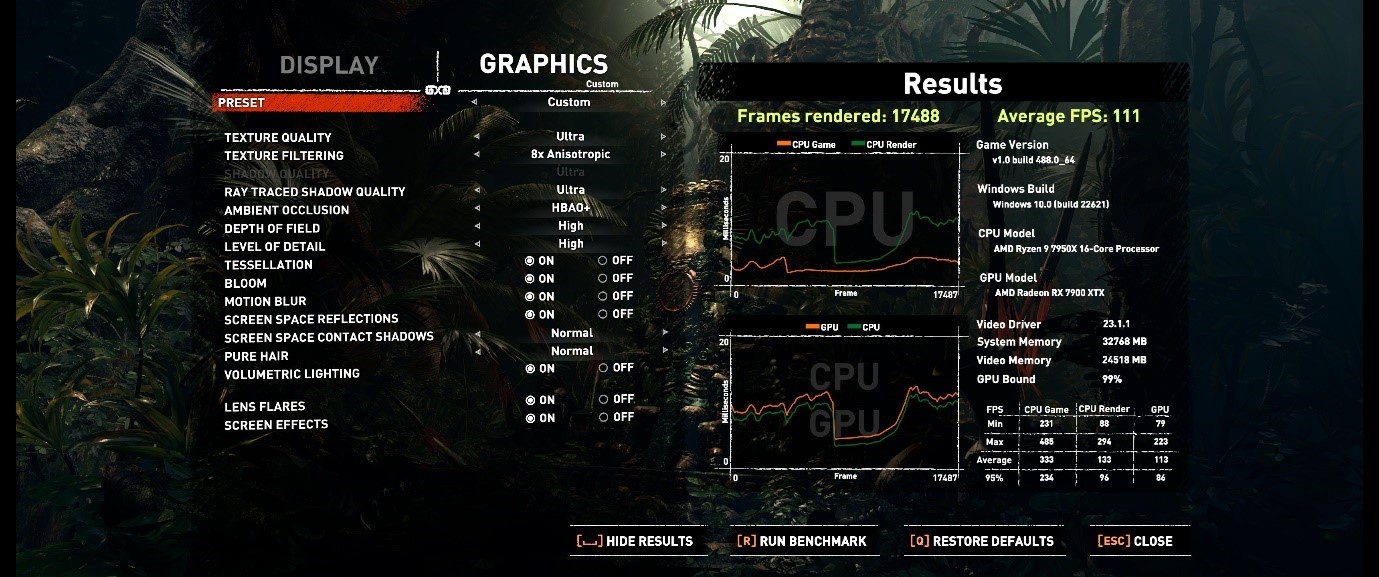The width and height of the screenshot is (1379, 577).
Task: Click right arrow for Screen Space Contact Shadows
Action: click(663, 334)
